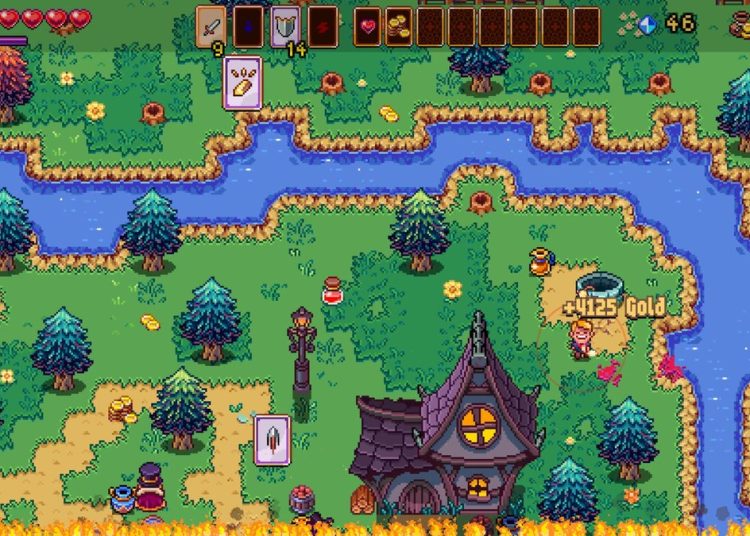Choose the dark slot with blue symbol
Screen dimensions: 750x536
coord(248,26)
